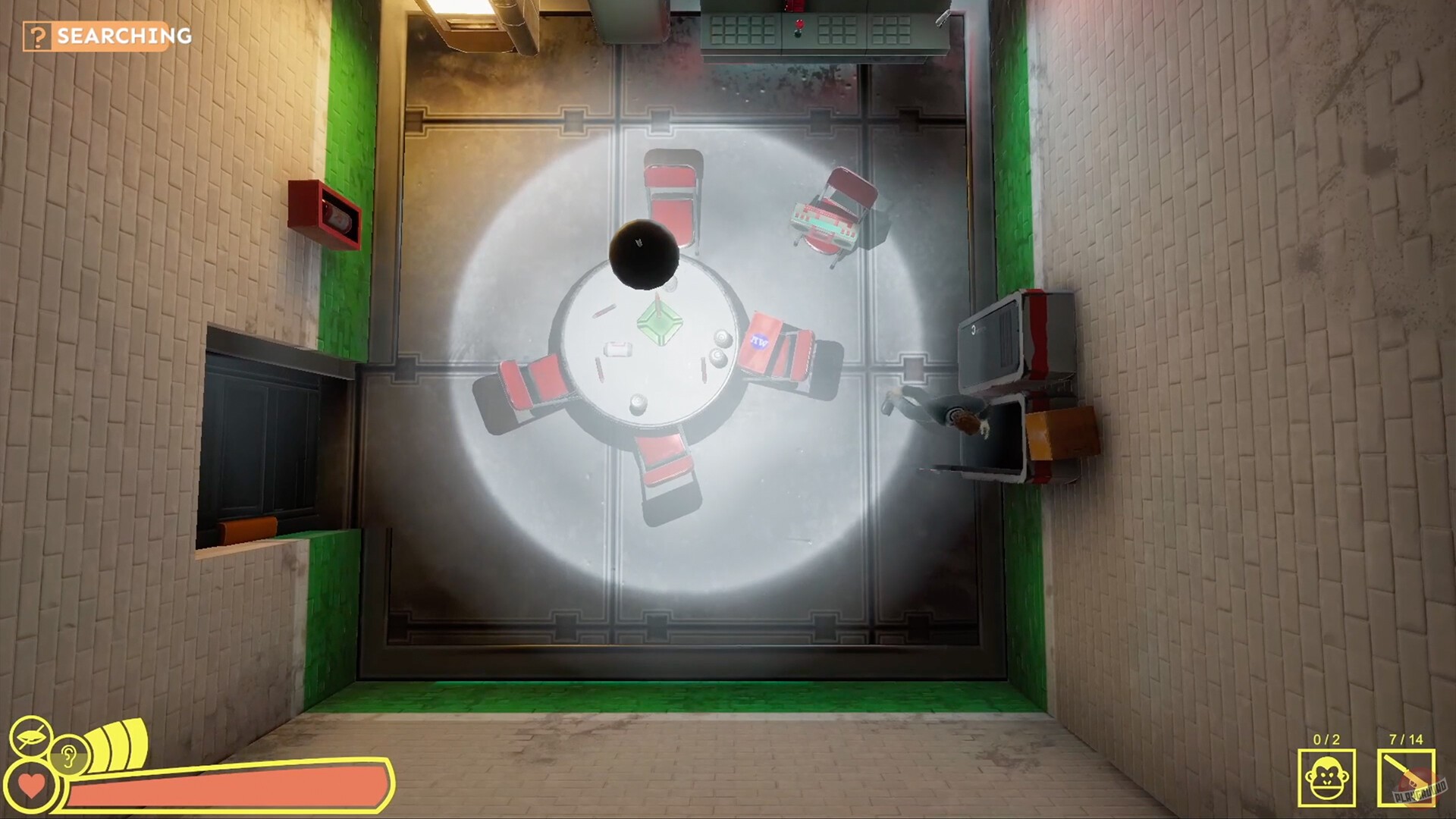Toggle the red fire alarm box on the wall
1456x819 pixels.
(322, 212)
